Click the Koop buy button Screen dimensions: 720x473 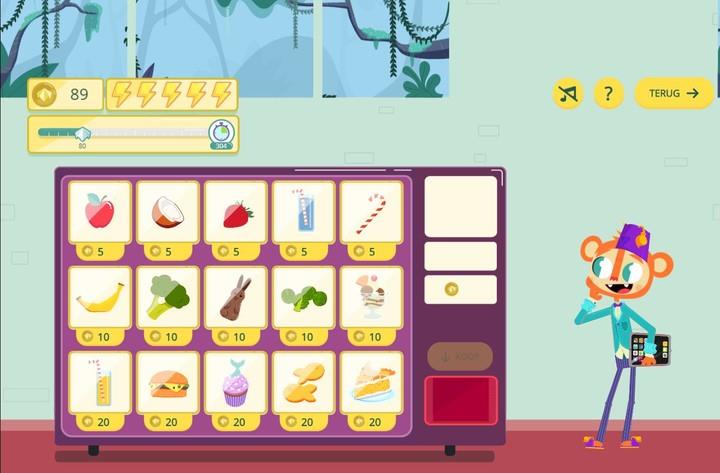[x=460, y=356]
